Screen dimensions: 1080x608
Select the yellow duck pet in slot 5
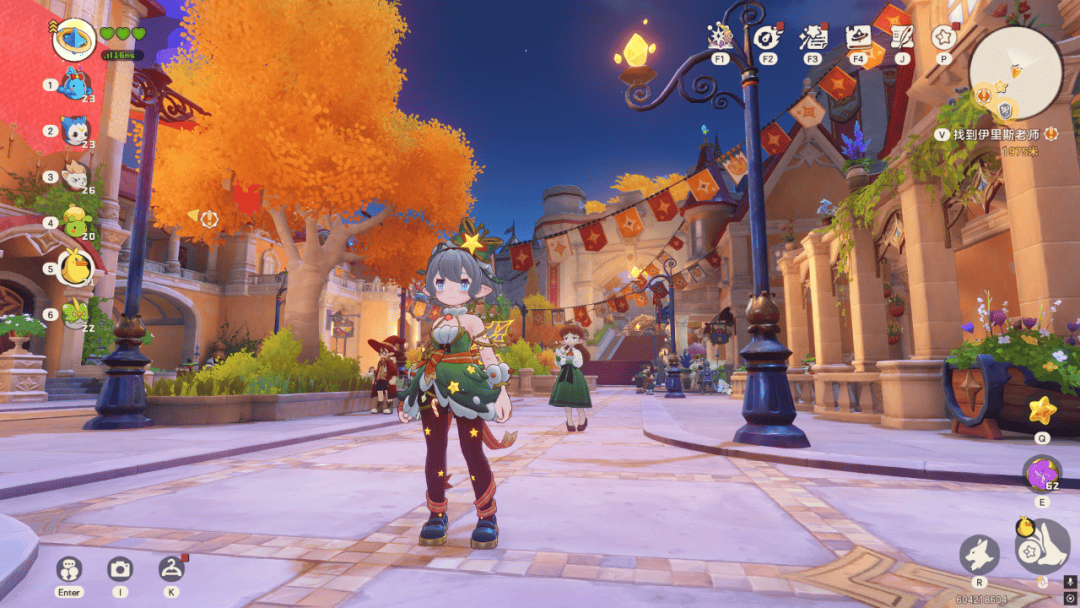(x=75, y=268)
